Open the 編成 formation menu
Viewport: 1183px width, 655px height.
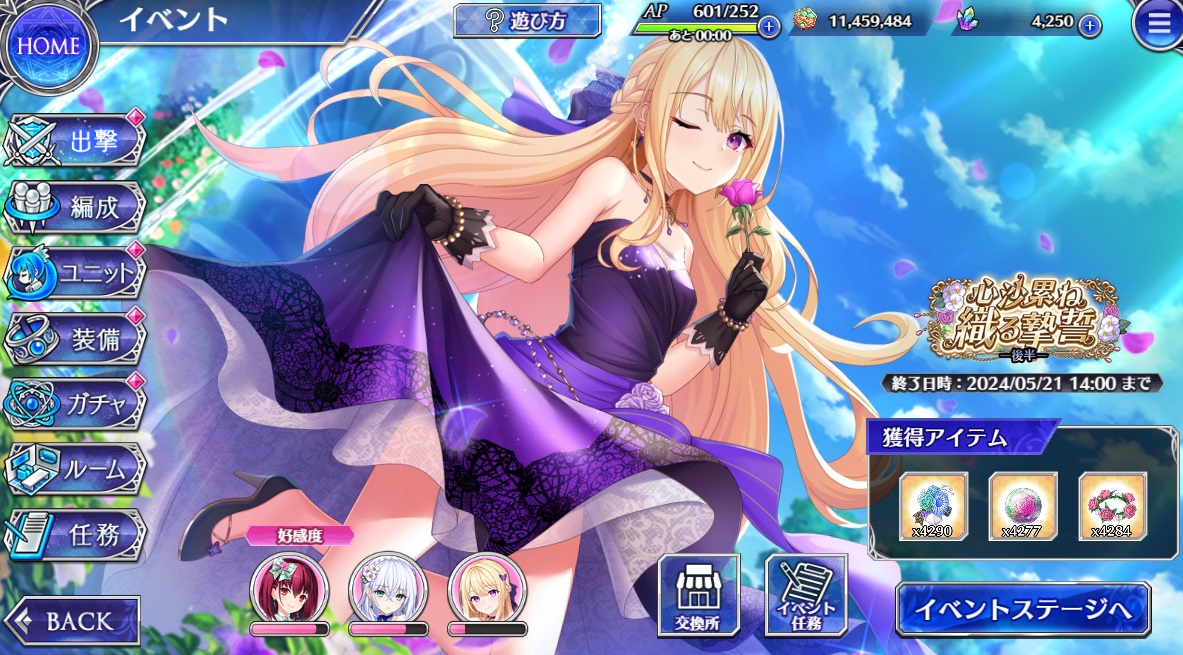click(x=78, y=208)
